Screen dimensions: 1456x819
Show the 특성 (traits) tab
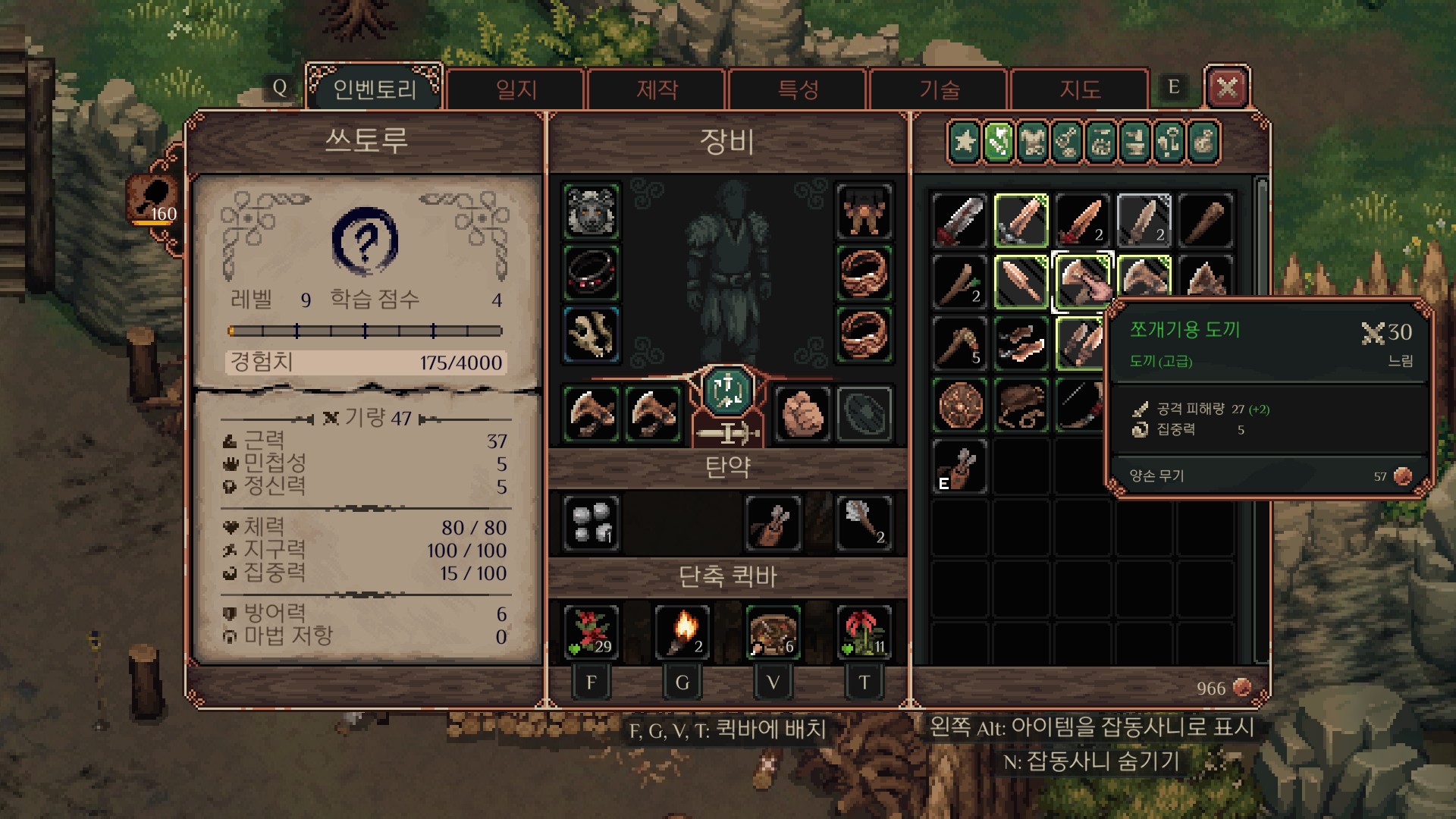[x=798, y=89]
